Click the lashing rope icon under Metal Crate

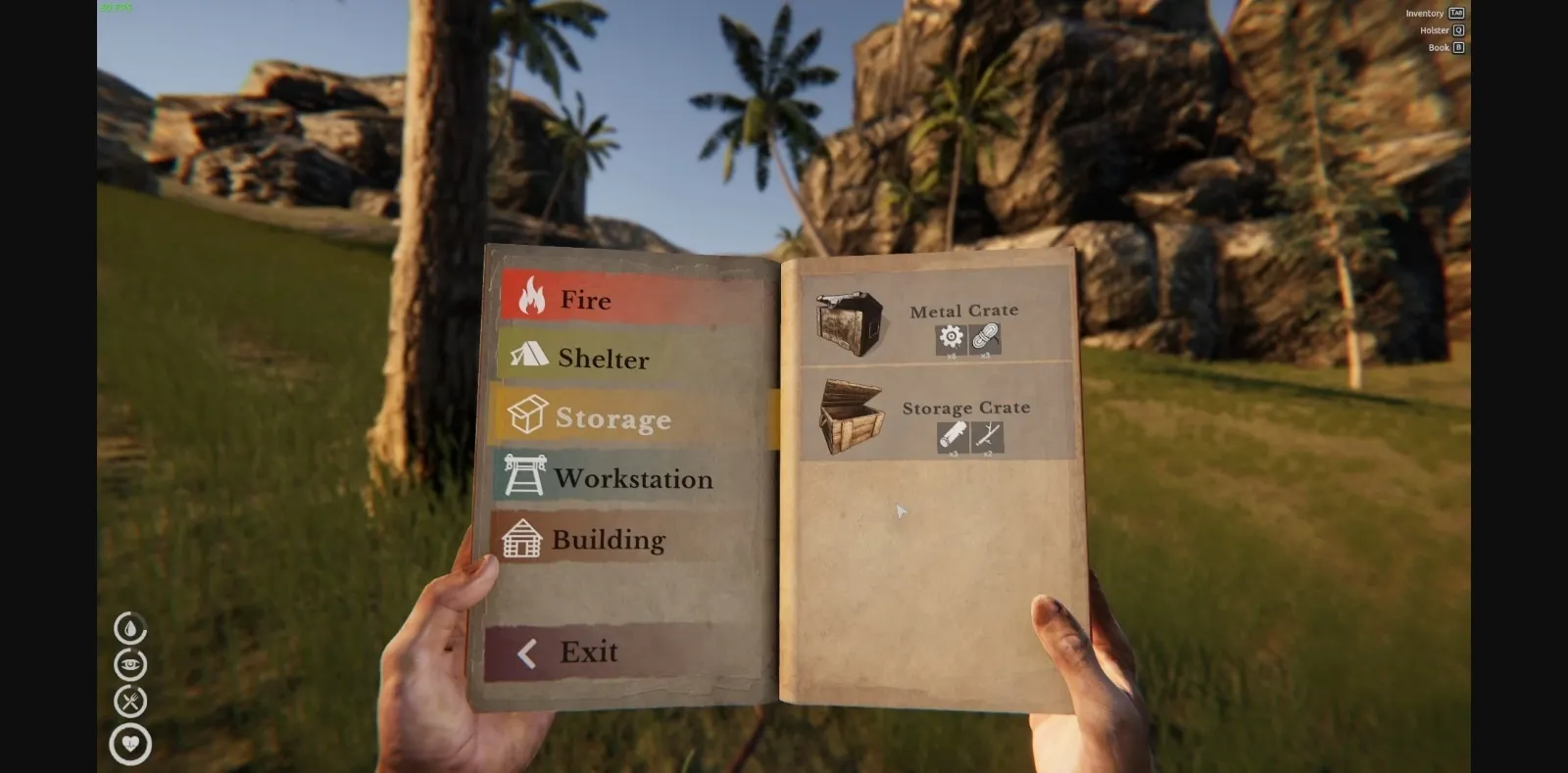pos(985,339)
